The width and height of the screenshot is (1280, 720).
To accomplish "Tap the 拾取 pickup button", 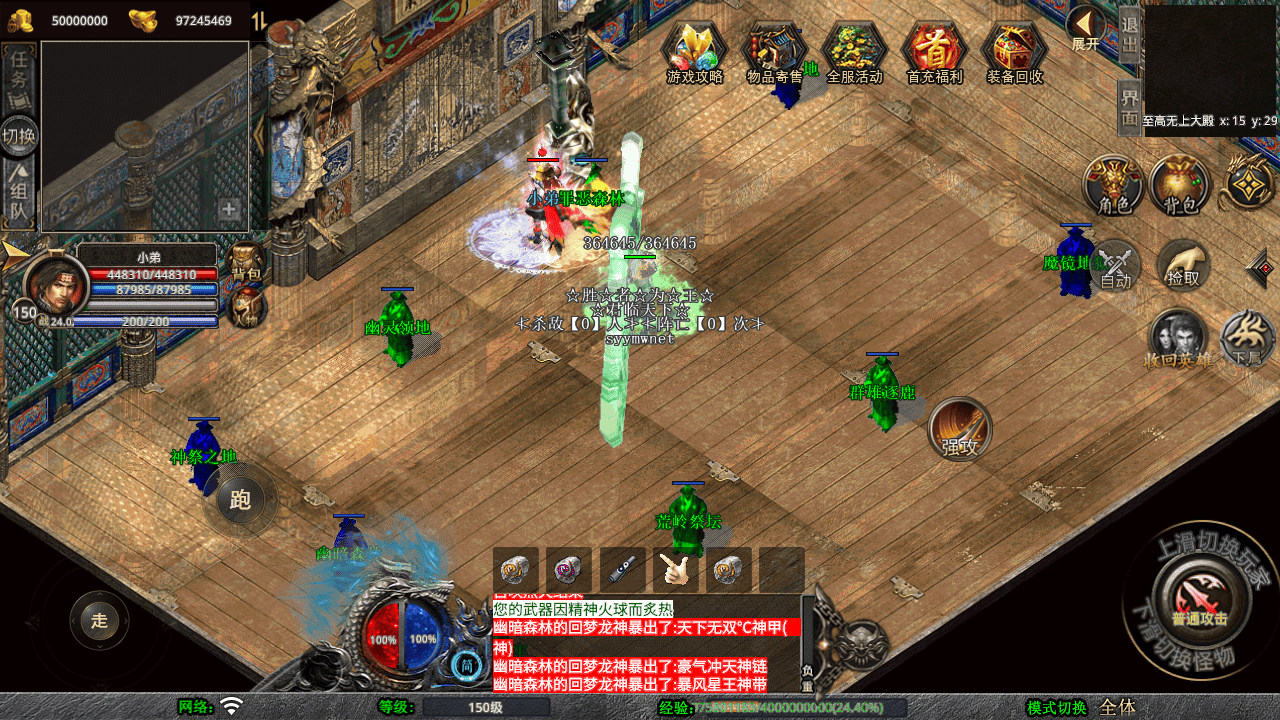I will [x=1184, y=265].
